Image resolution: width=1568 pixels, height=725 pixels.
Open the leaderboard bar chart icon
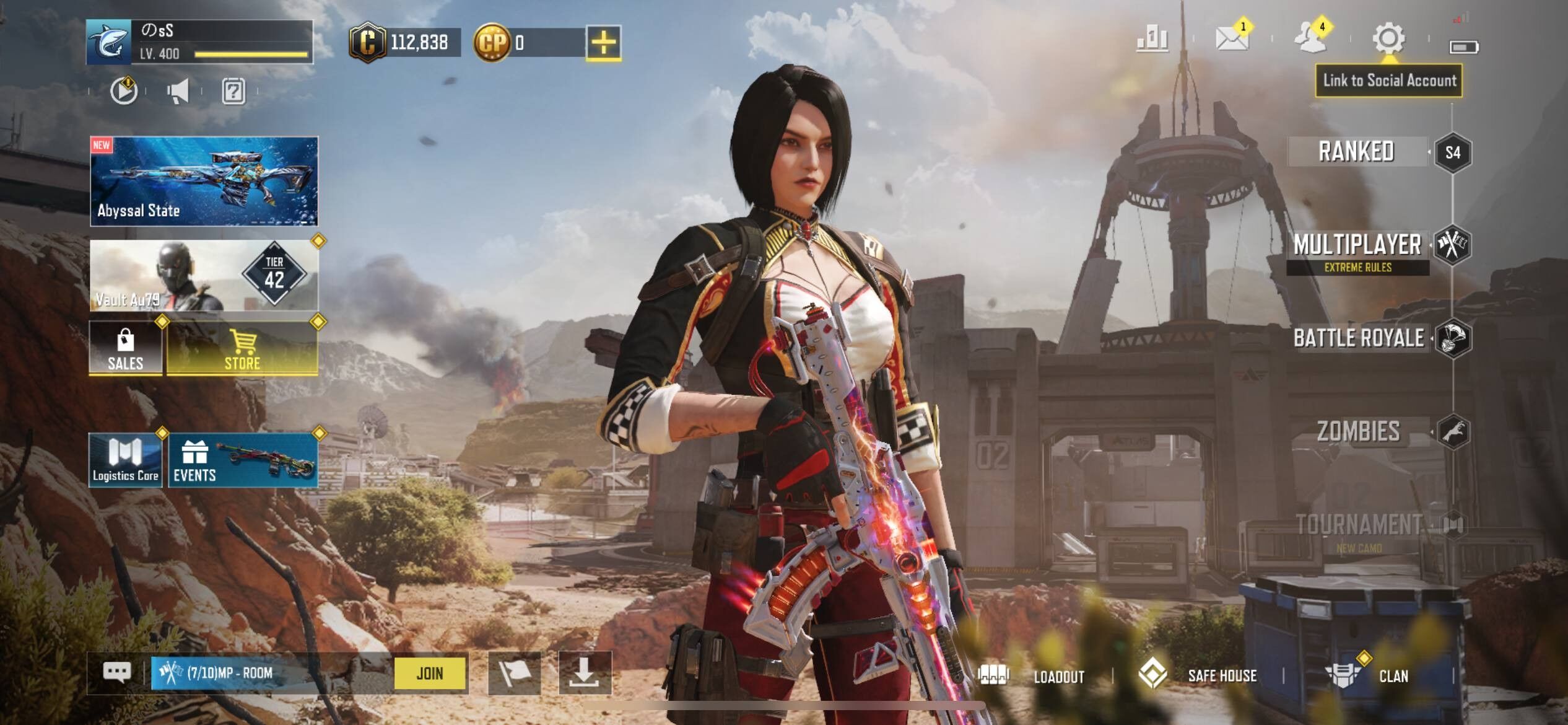[x=1152, y=40]
